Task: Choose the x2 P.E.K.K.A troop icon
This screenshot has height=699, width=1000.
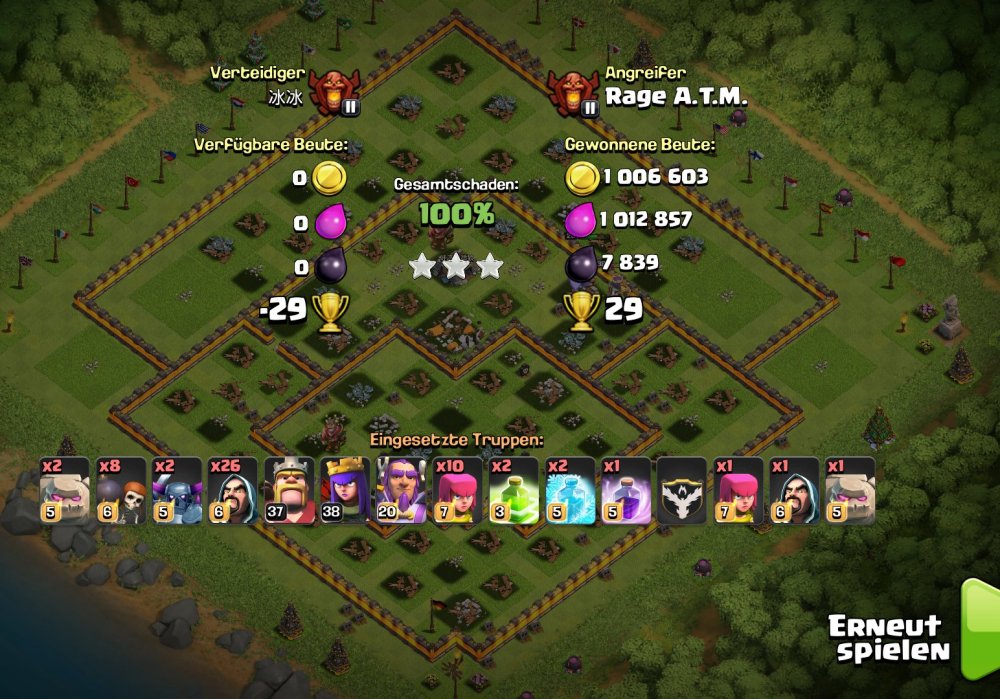Action: (177, 491)
